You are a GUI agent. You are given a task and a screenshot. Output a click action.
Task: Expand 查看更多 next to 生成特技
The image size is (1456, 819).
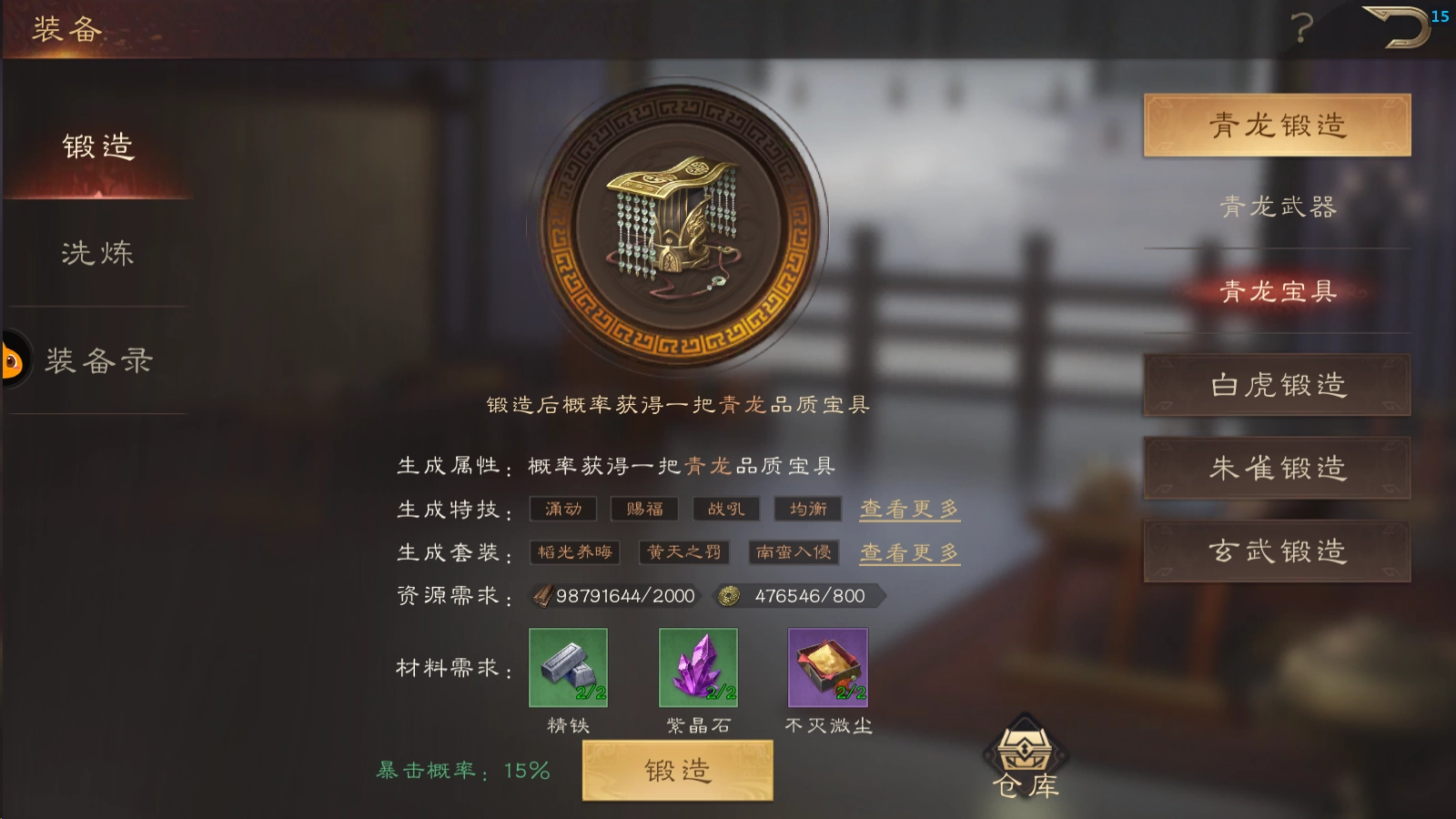[908, 509]
